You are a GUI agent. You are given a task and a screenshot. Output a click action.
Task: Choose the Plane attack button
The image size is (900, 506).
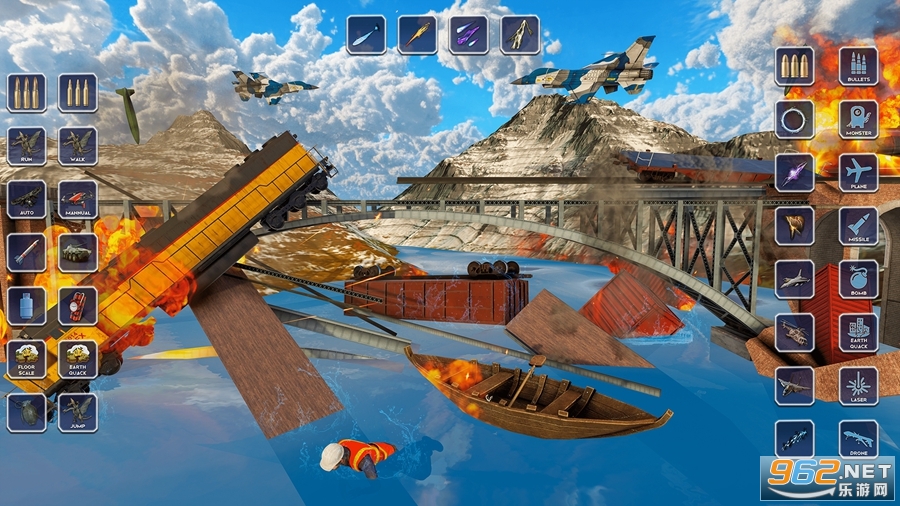tap(858, 172)
